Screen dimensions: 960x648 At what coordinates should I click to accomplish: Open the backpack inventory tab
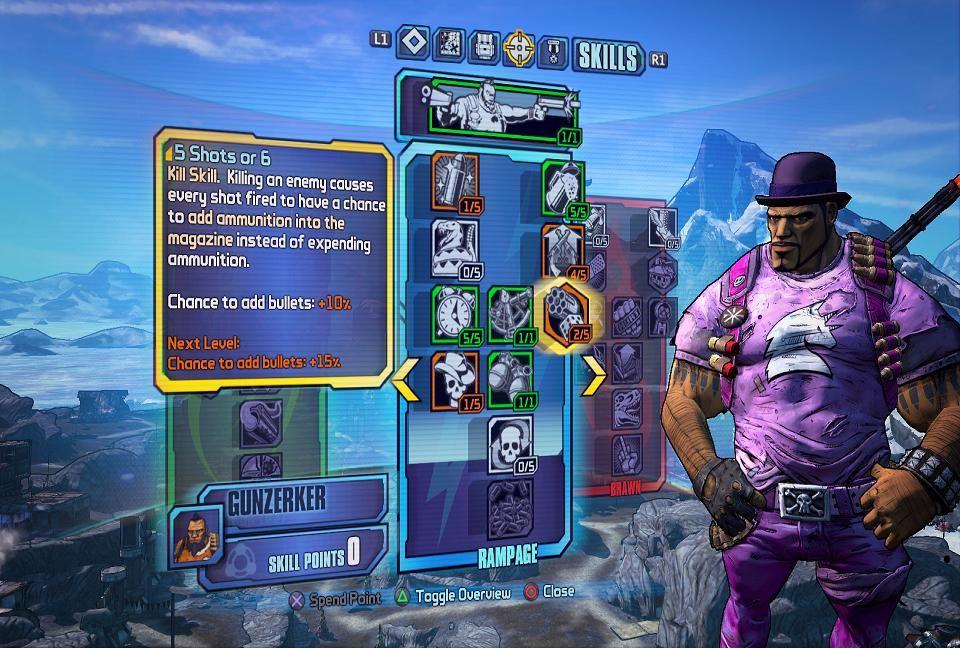point(484,46)
